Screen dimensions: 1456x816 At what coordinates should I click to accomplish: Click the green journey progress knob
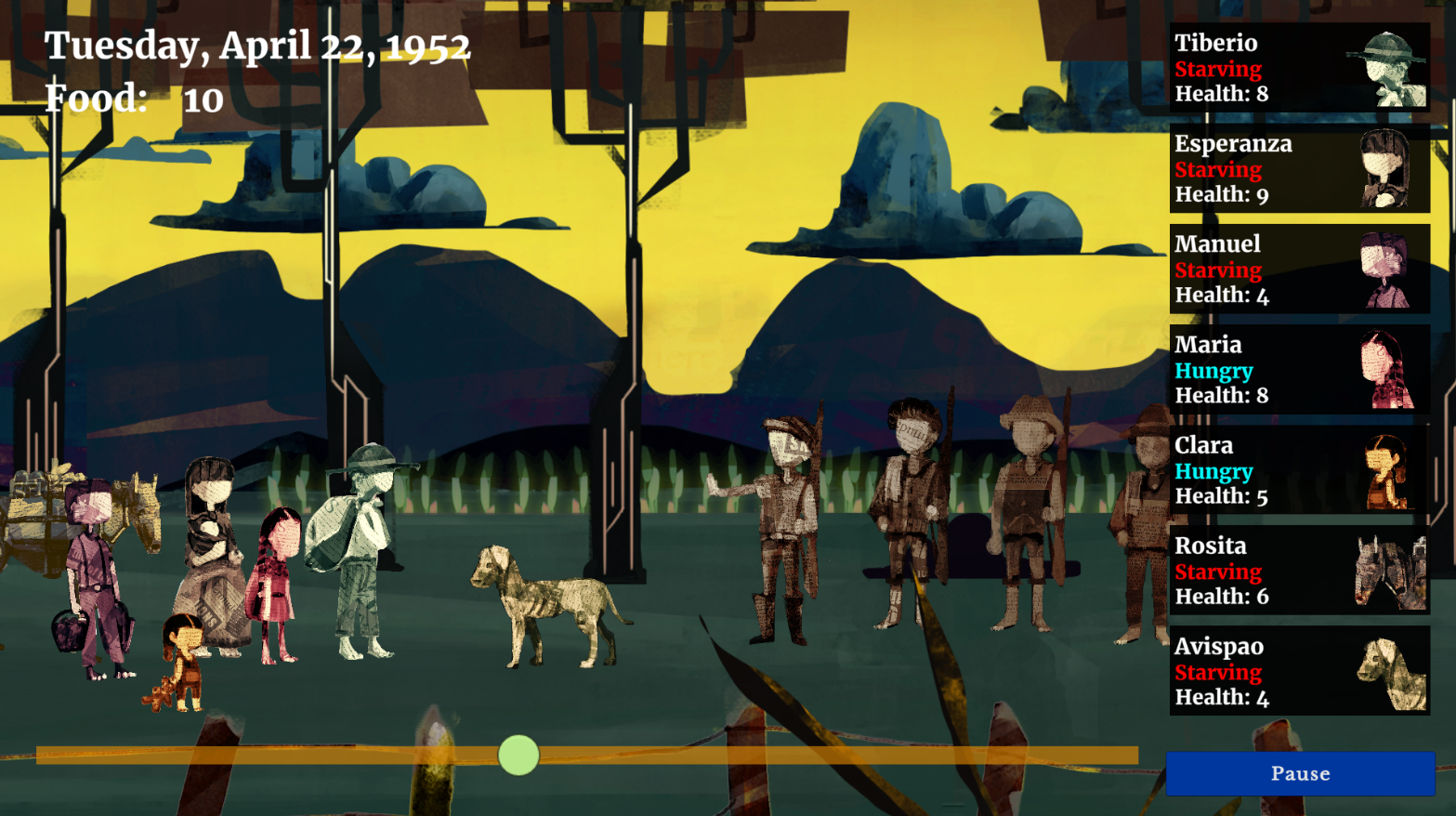(x=518, y=755)
